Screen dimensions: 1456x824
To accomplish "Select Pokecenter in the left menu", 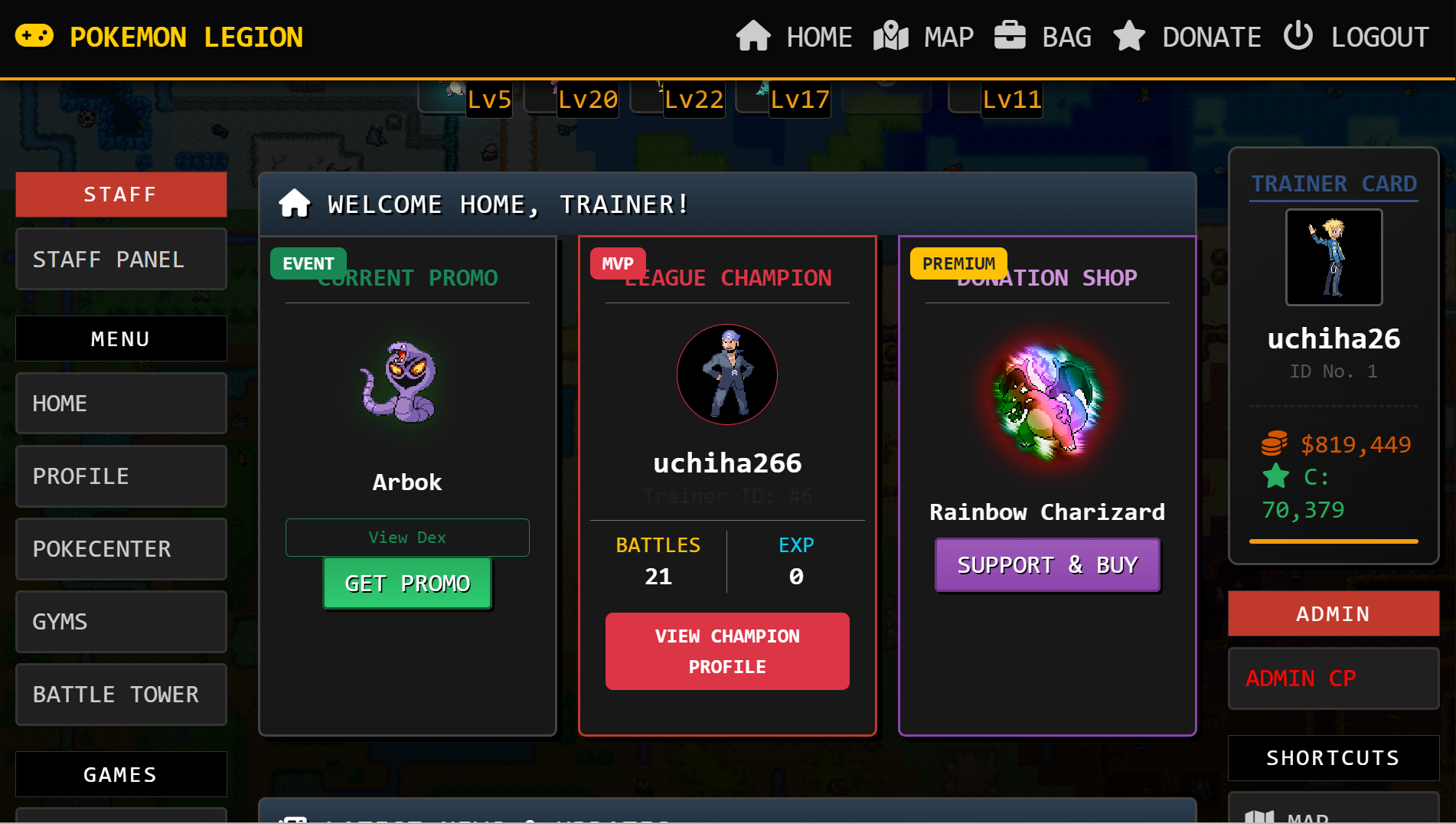I will 120,549.
